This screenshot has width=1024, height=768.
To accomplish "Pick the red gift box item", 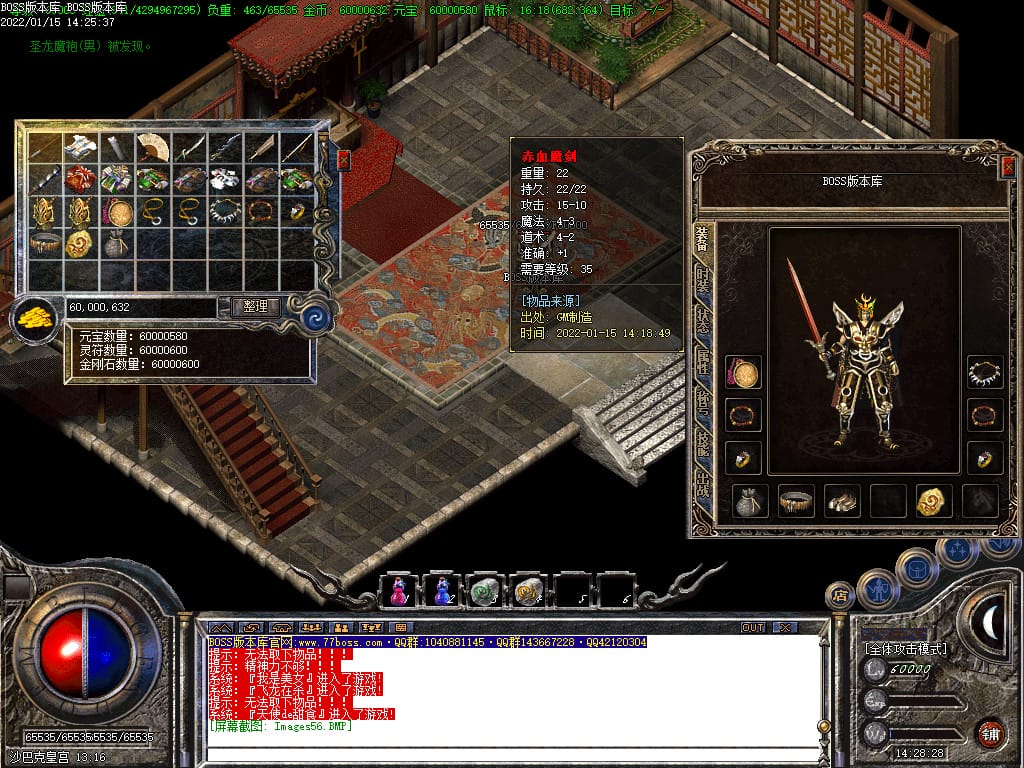I will click(81, 180).
